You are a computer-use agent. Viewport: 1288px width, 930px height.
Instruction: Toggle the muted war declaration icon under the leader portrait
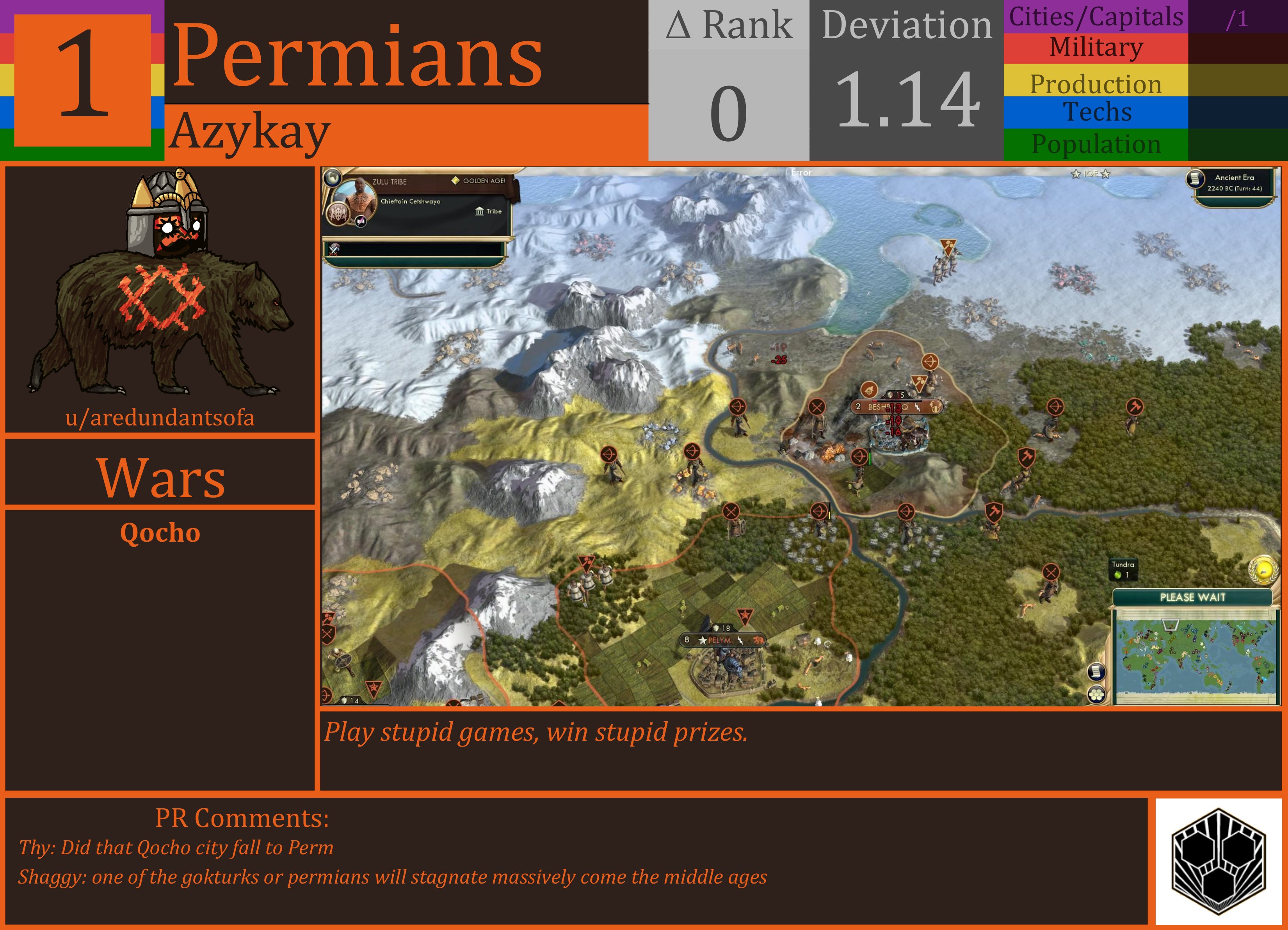click(361, 221)
